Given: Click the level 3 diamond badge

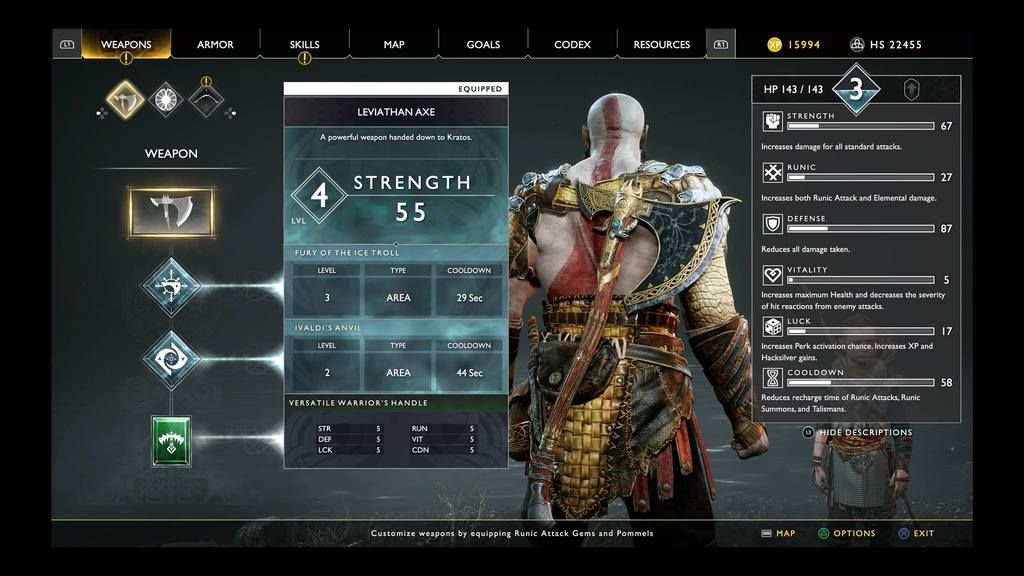Looking at the screenshot, I should click(x=856, y=89).
